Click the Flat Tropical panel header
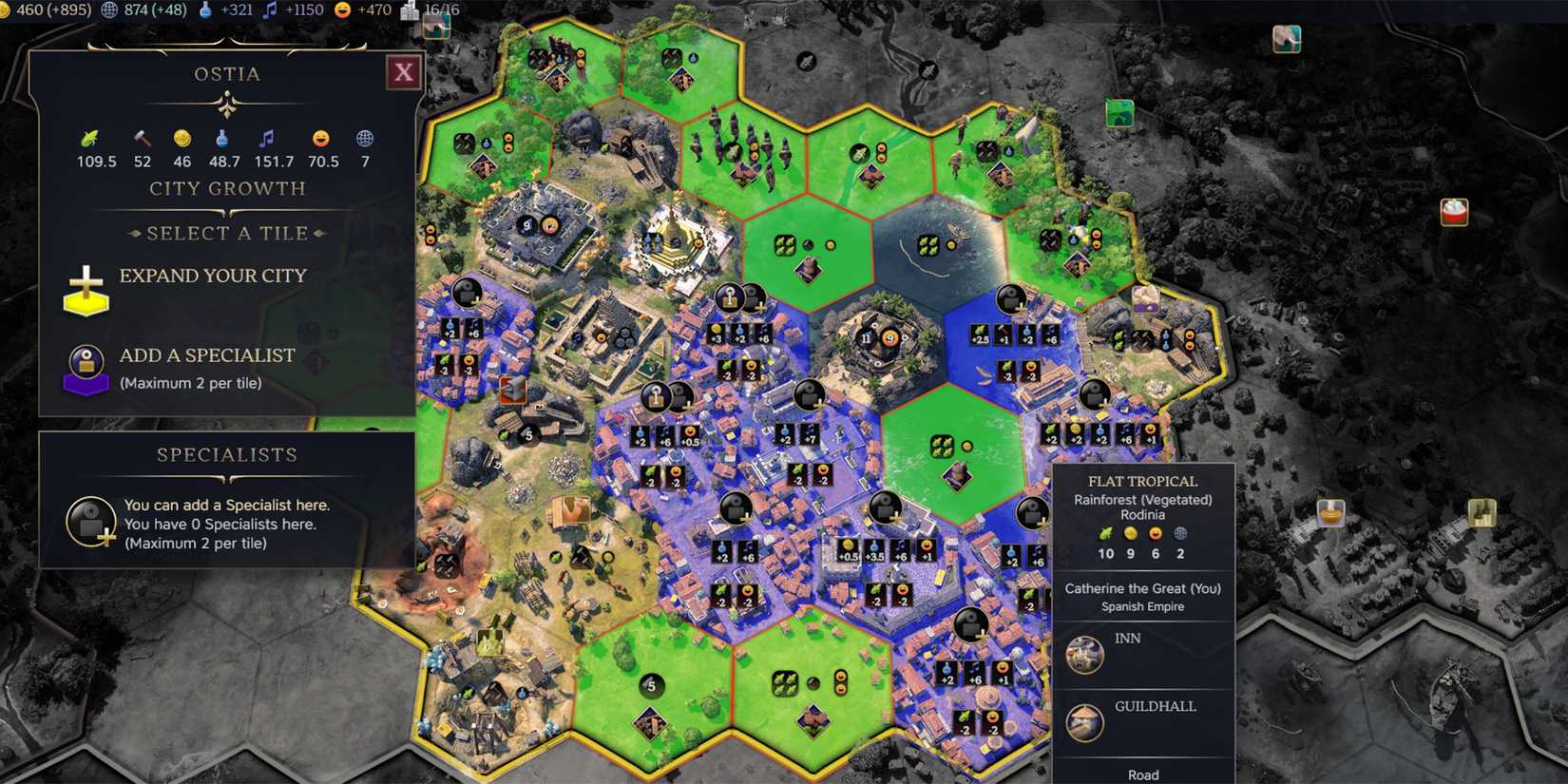Image resolution: width=1568 pixels, height=784 pixels. pyautogui.click(x=1144, y=481)
